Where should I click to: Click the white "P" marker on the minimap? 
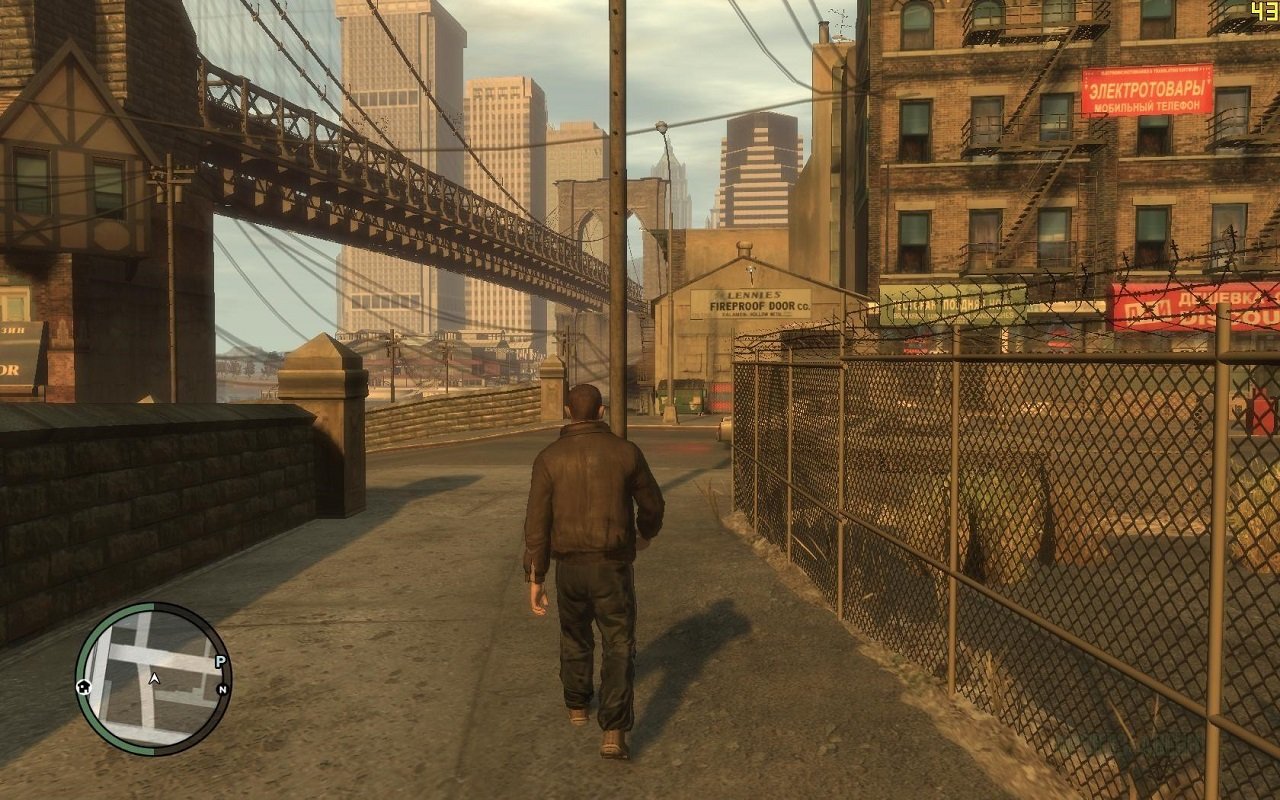point(220,660)
